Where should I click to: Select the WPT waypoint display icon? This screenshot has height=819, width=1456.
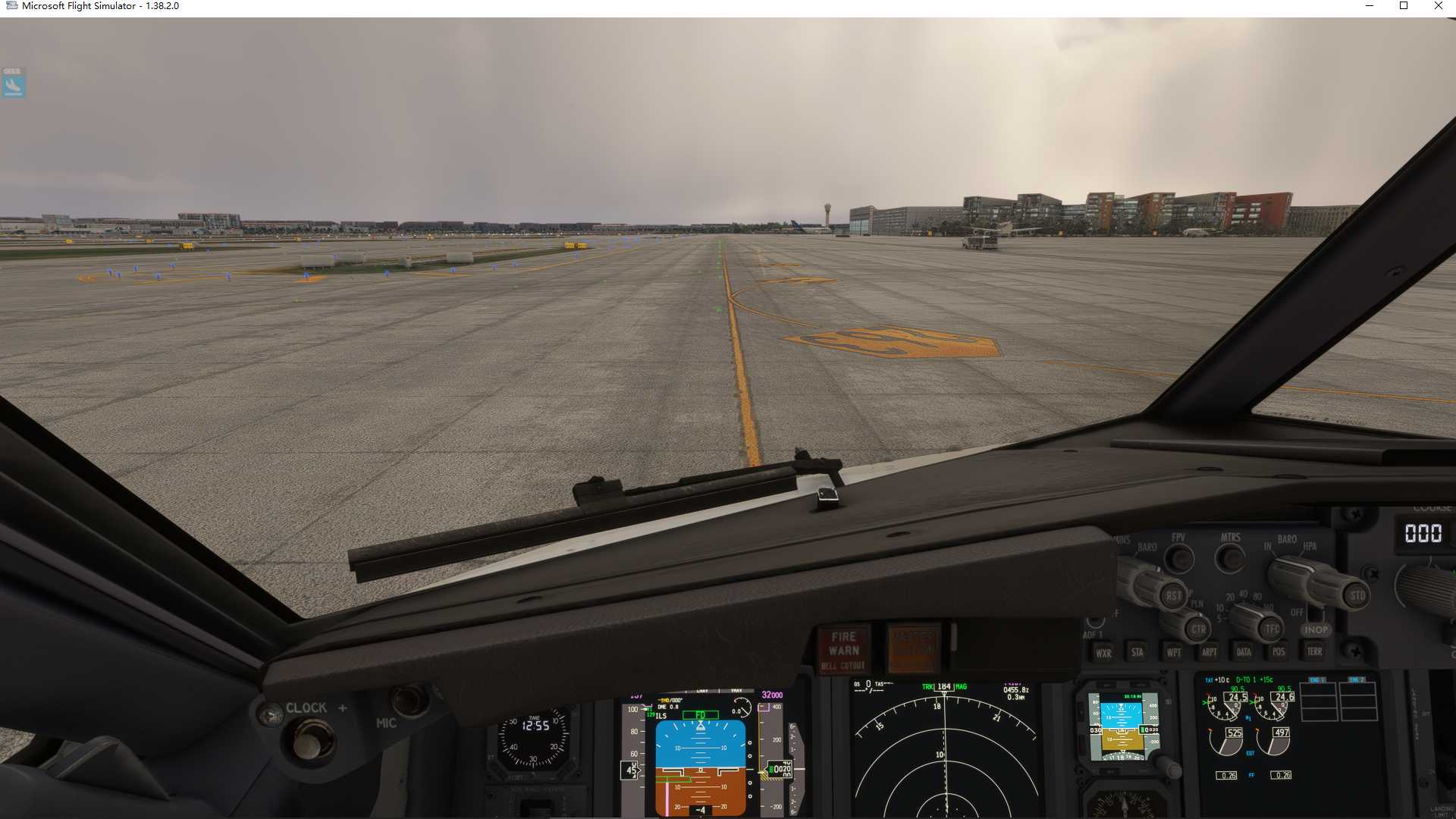(1174, 653)
